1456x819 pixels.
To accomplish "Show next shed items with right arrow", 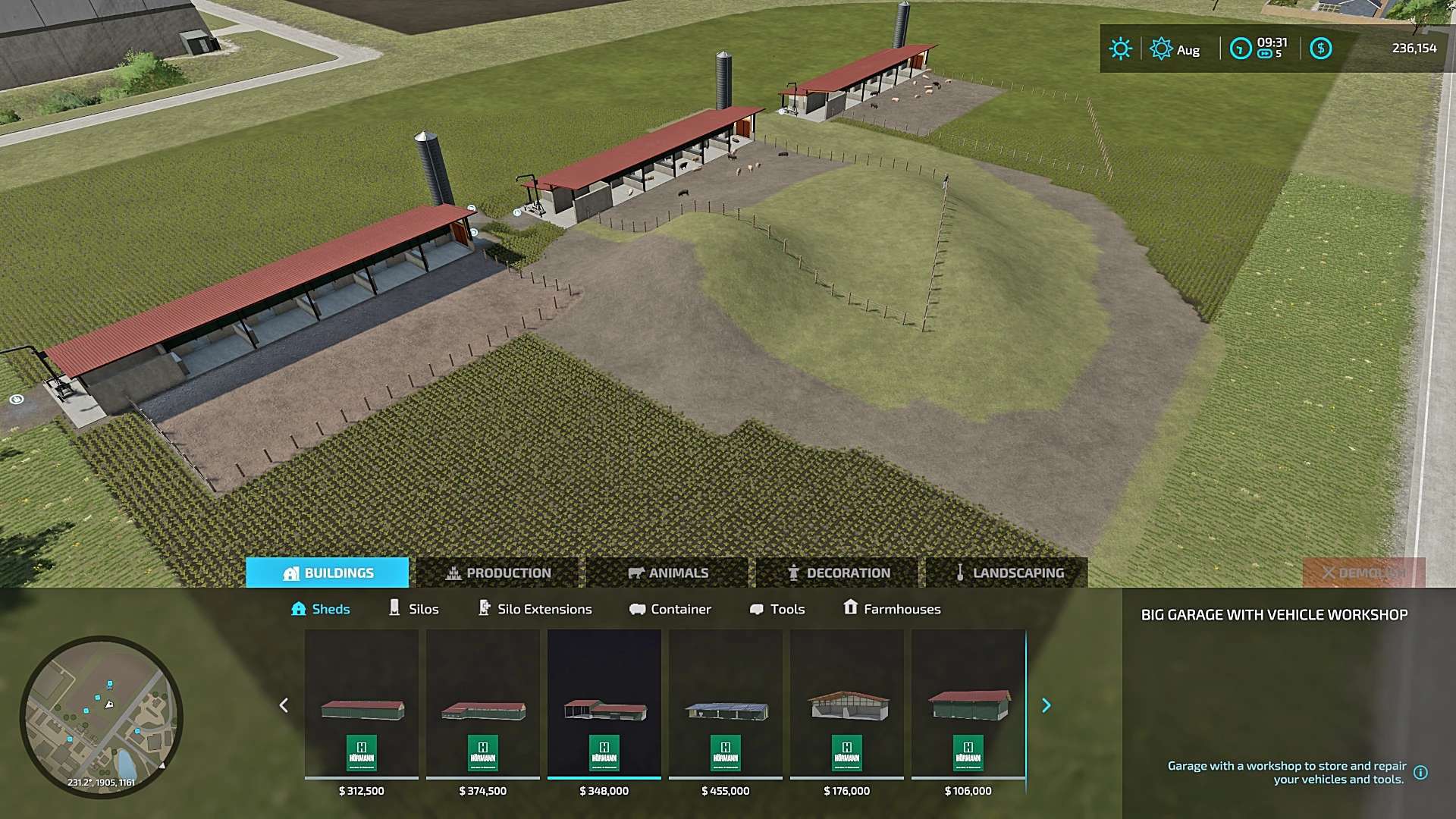I will (1046, 705).
